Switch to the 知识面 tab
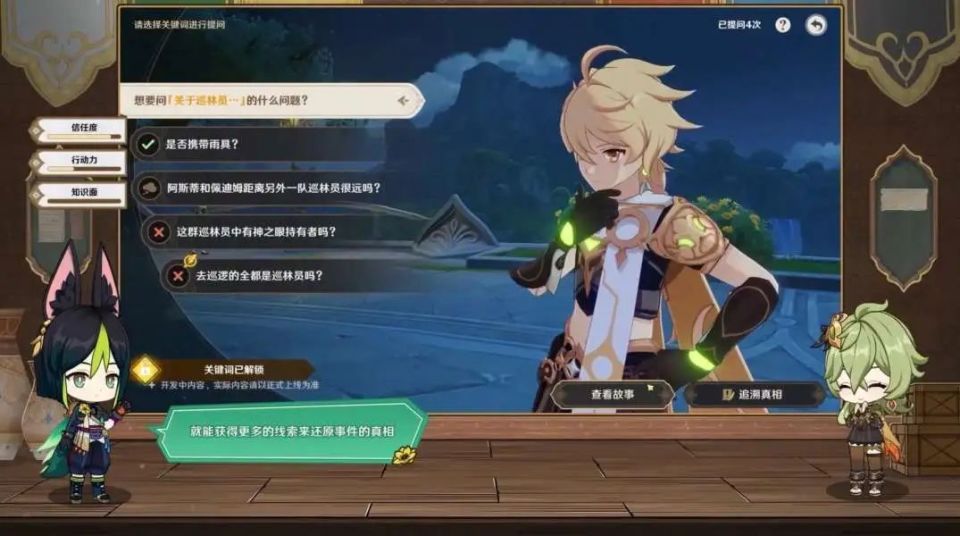This screenshot has height=536, width=960. tap(82, 193)
